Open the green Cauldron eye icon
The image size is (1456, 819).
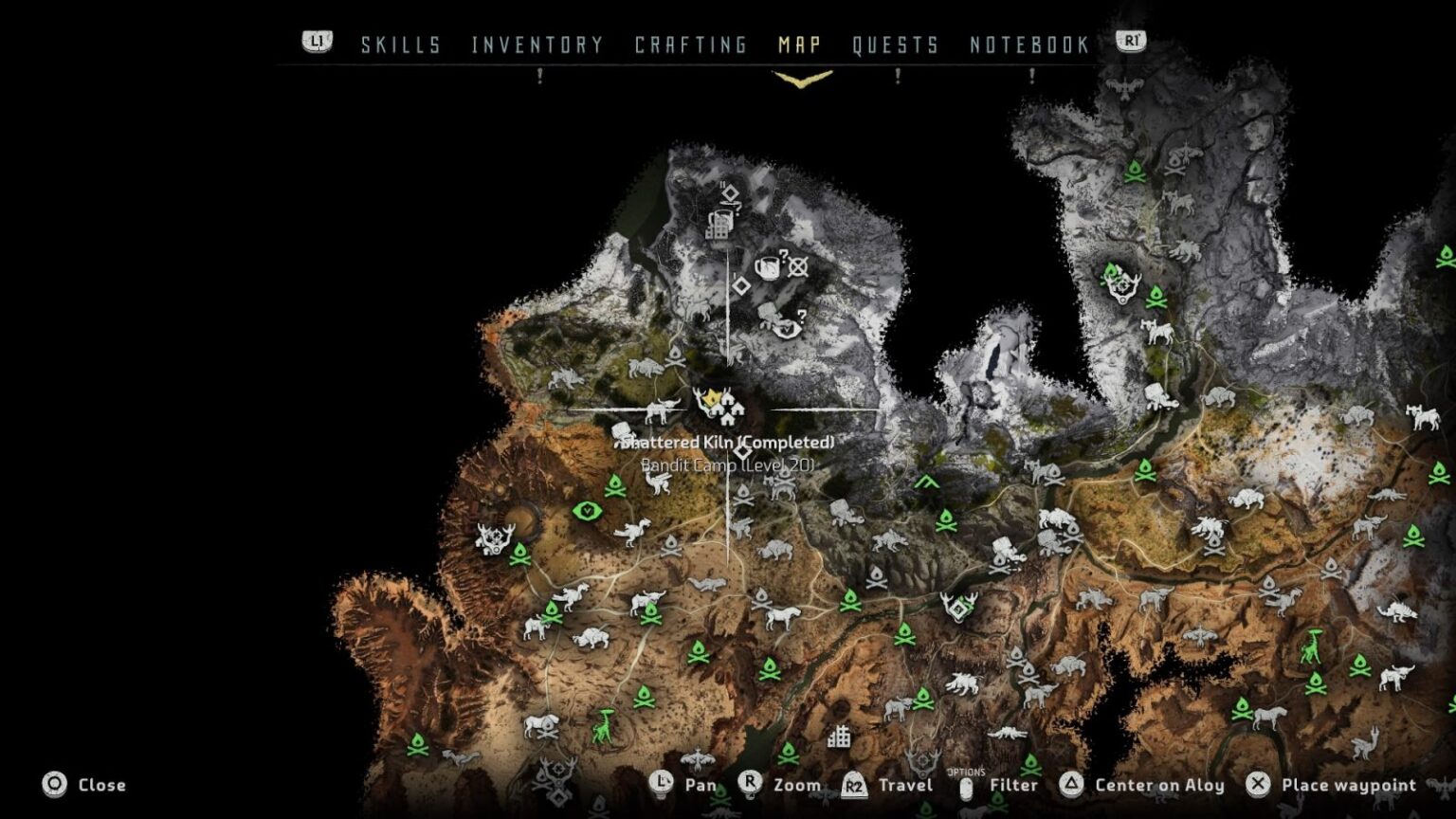point(588,509)
